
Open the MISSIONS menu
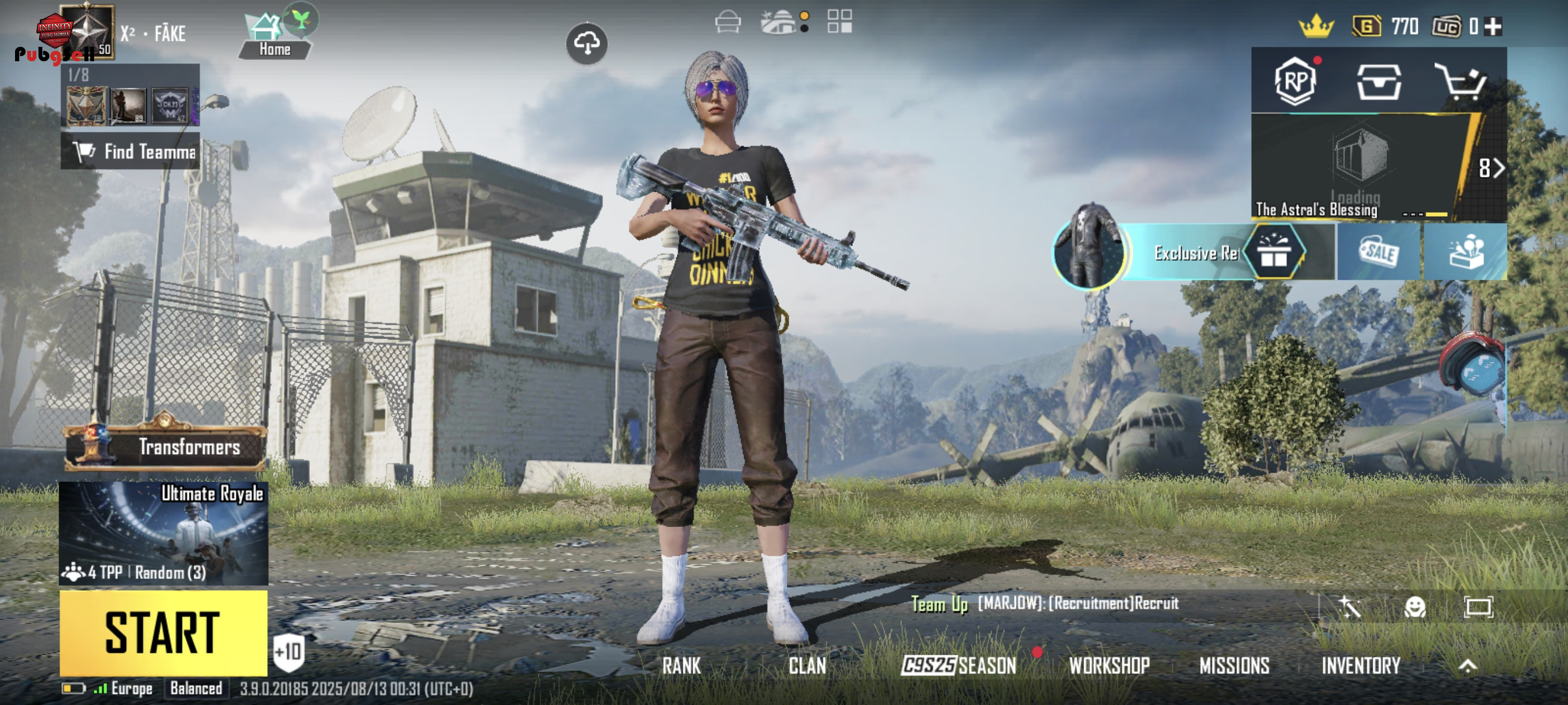(1234, 666)
